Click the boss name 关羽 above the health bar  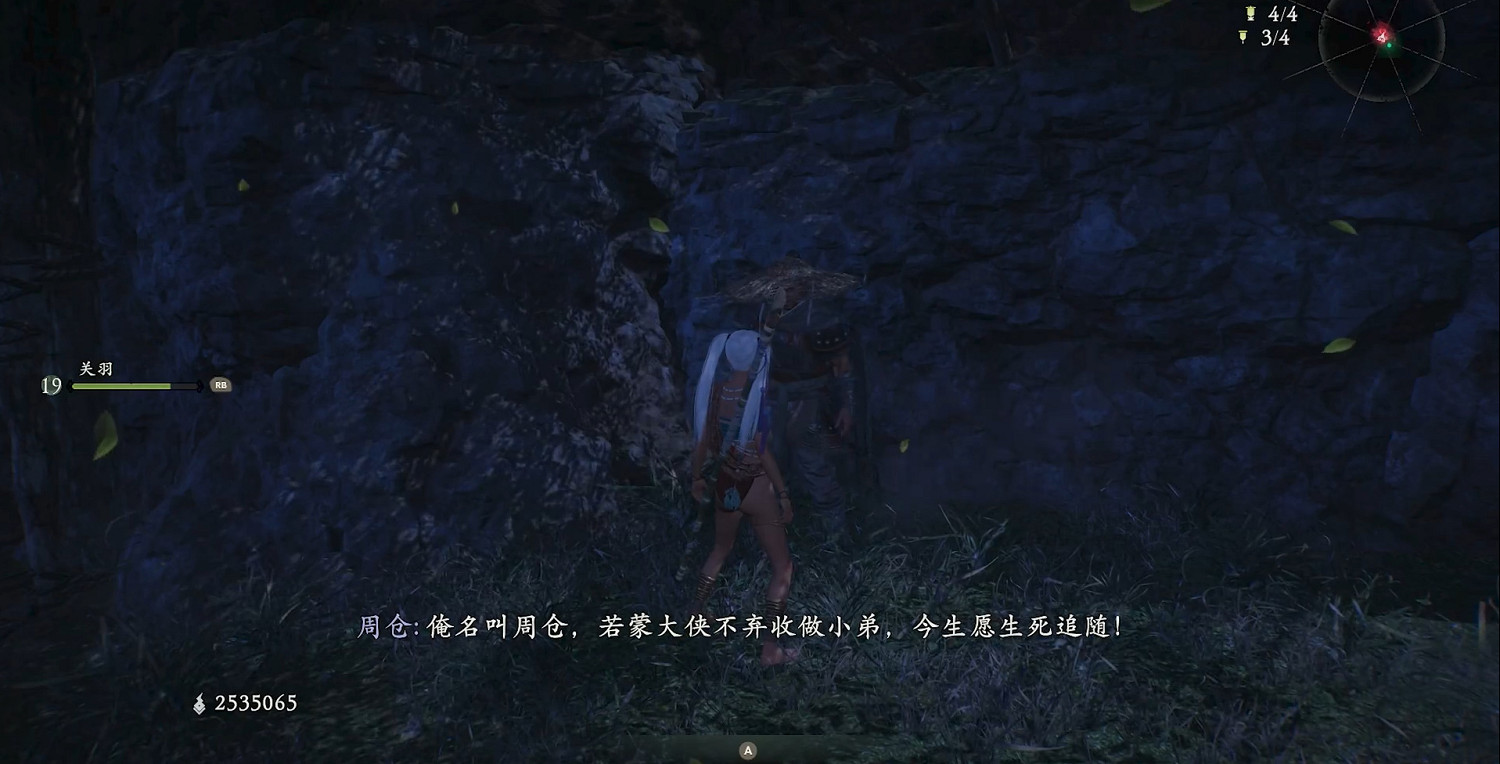point(95,369)
